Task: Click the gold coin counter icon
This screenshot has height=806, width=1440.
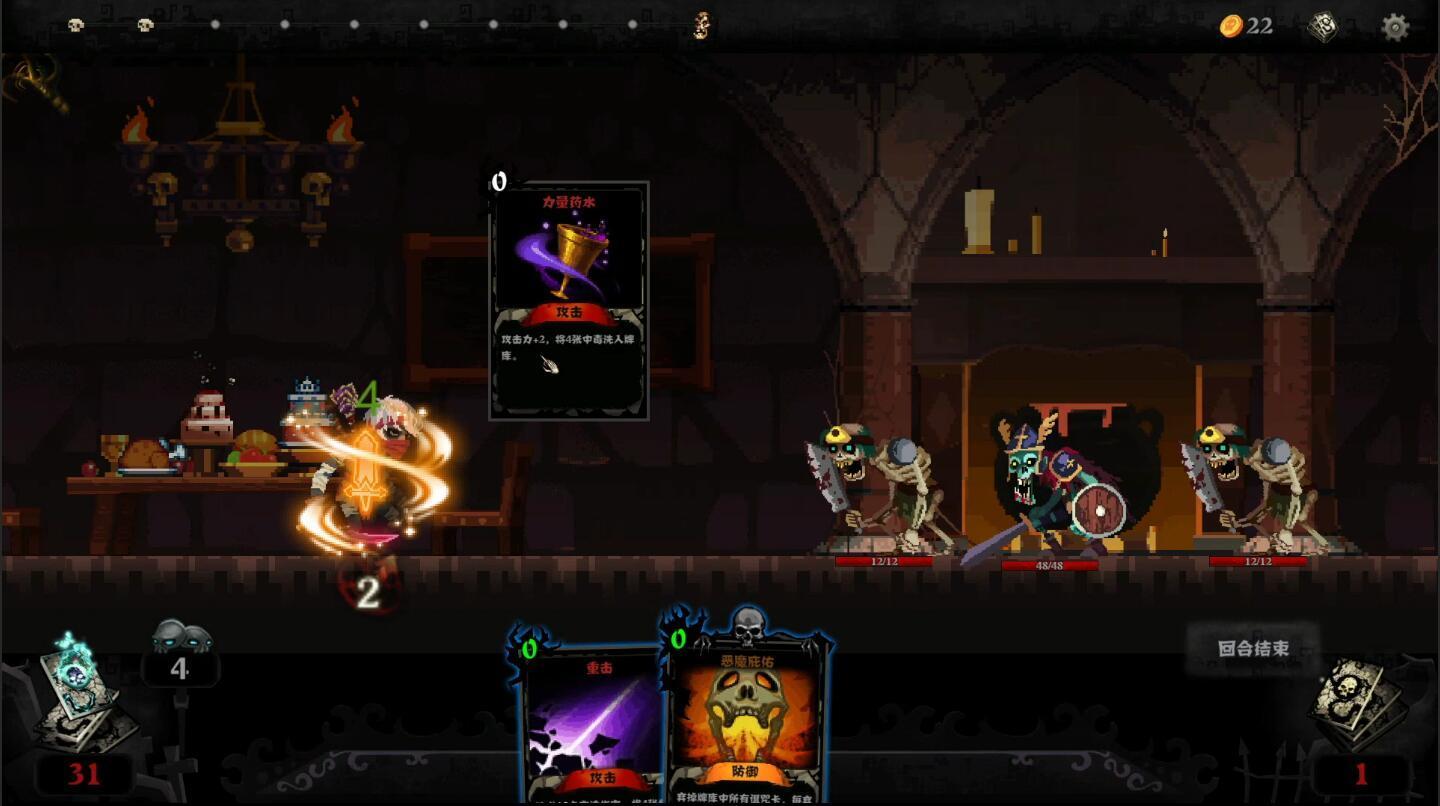Action: (1231, 26)
